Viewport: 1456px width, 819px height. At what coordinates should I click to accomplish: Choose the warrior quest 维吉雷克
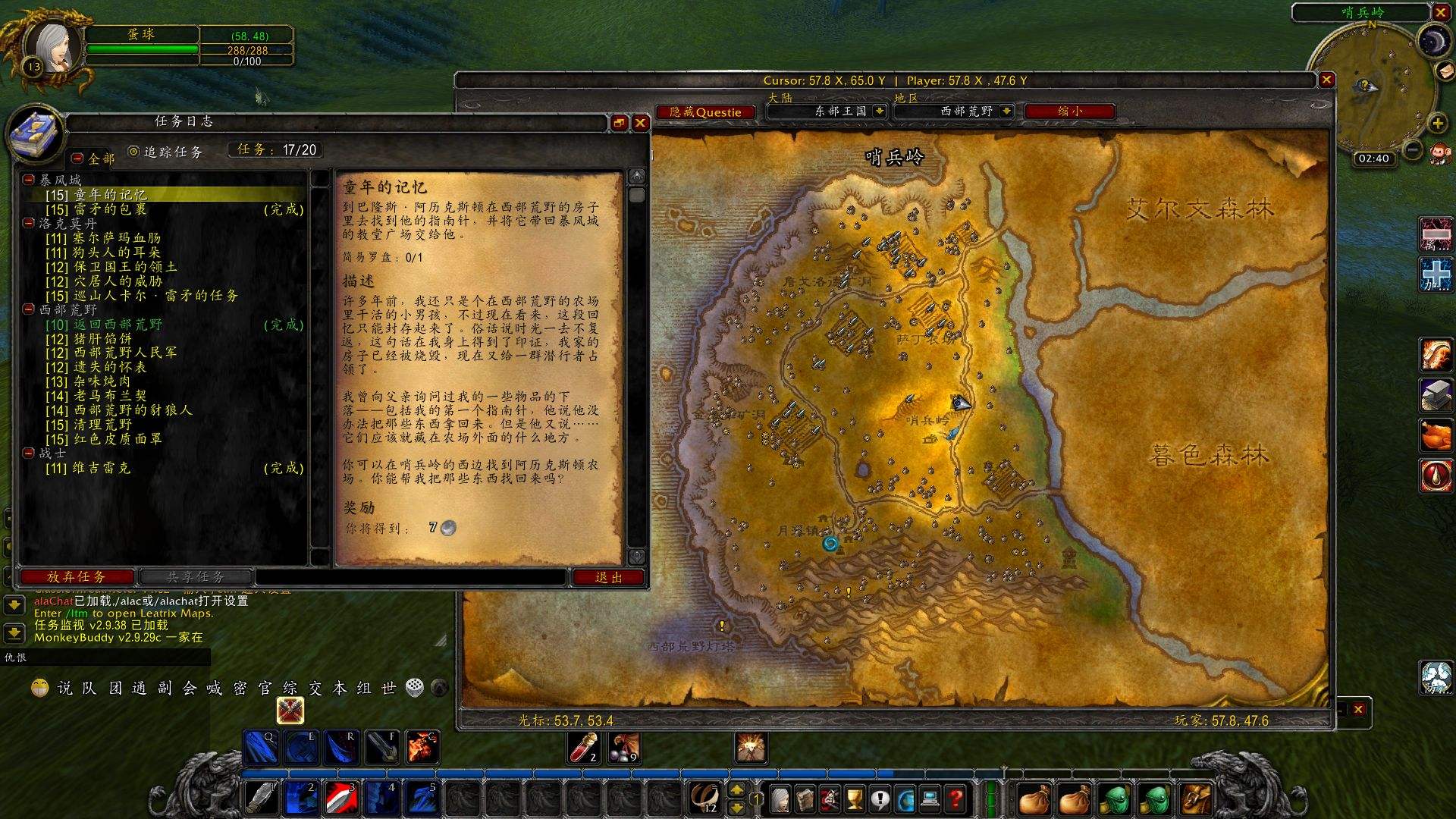click(102, 469)
